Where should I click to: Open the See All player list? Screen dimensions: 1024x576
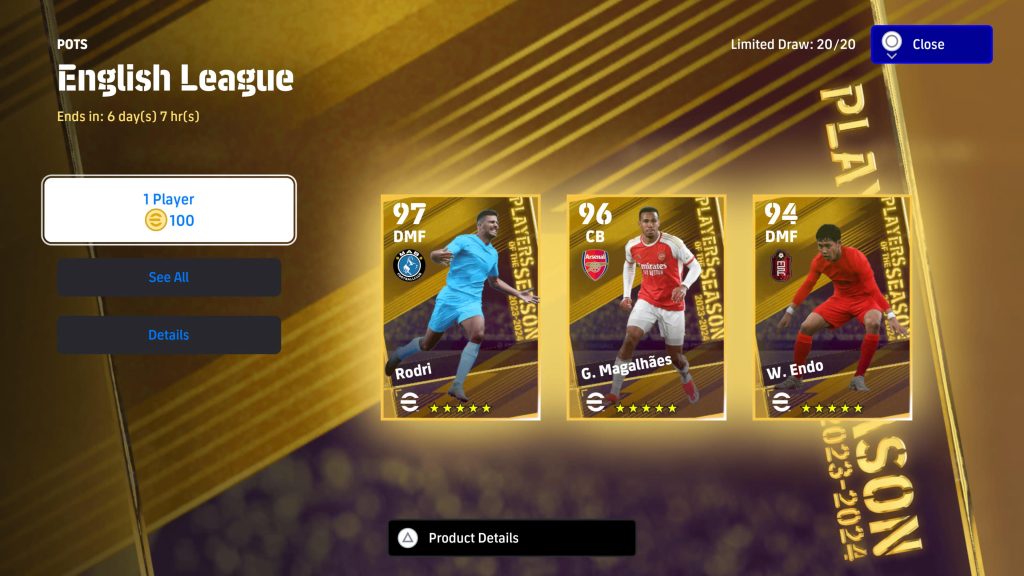[x=169, y=277]
